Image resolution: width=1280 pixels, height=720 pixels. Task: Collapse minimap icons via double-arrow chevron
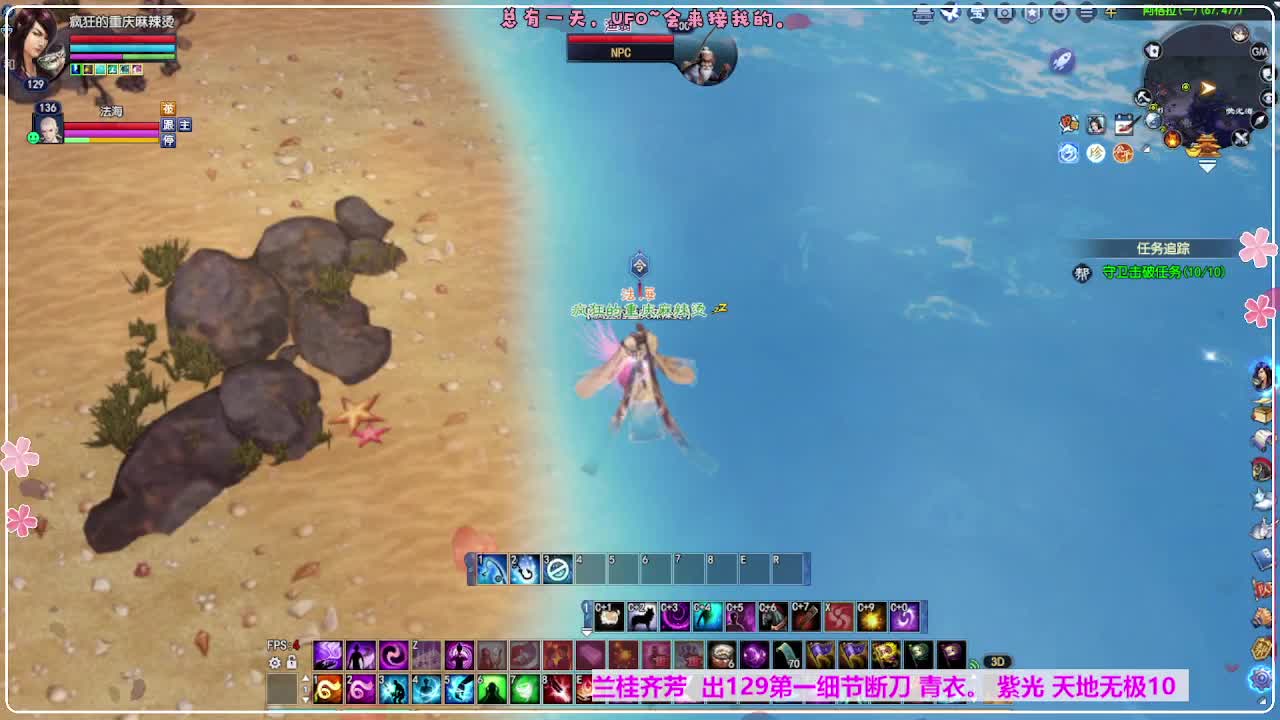click(x=1206, y=165)
